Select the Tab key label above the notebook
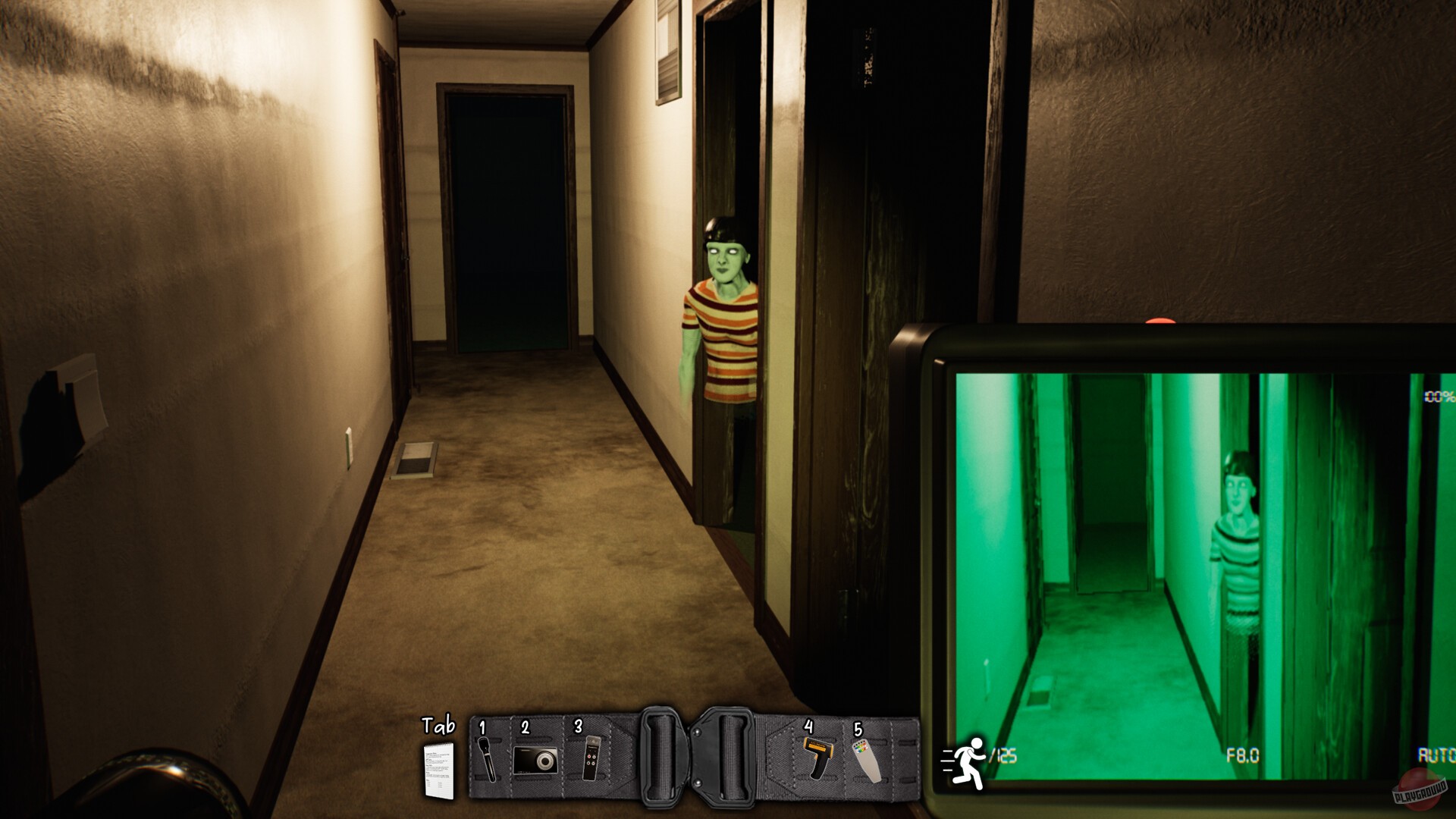Screen dimensions: 1456x819 coord(438,726)
